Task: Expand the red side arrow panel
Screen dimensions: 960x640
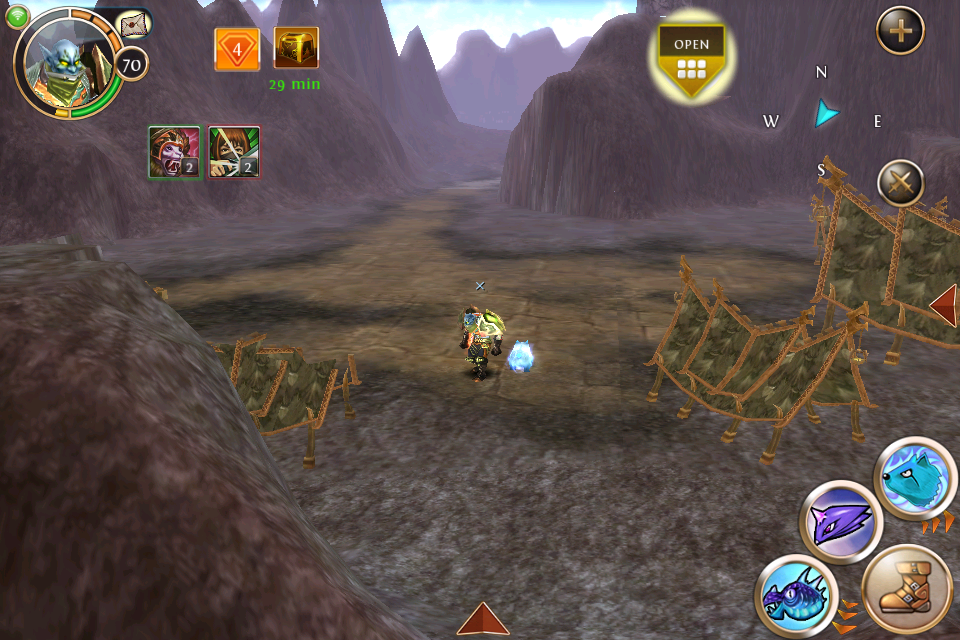Action: (944, 305)
